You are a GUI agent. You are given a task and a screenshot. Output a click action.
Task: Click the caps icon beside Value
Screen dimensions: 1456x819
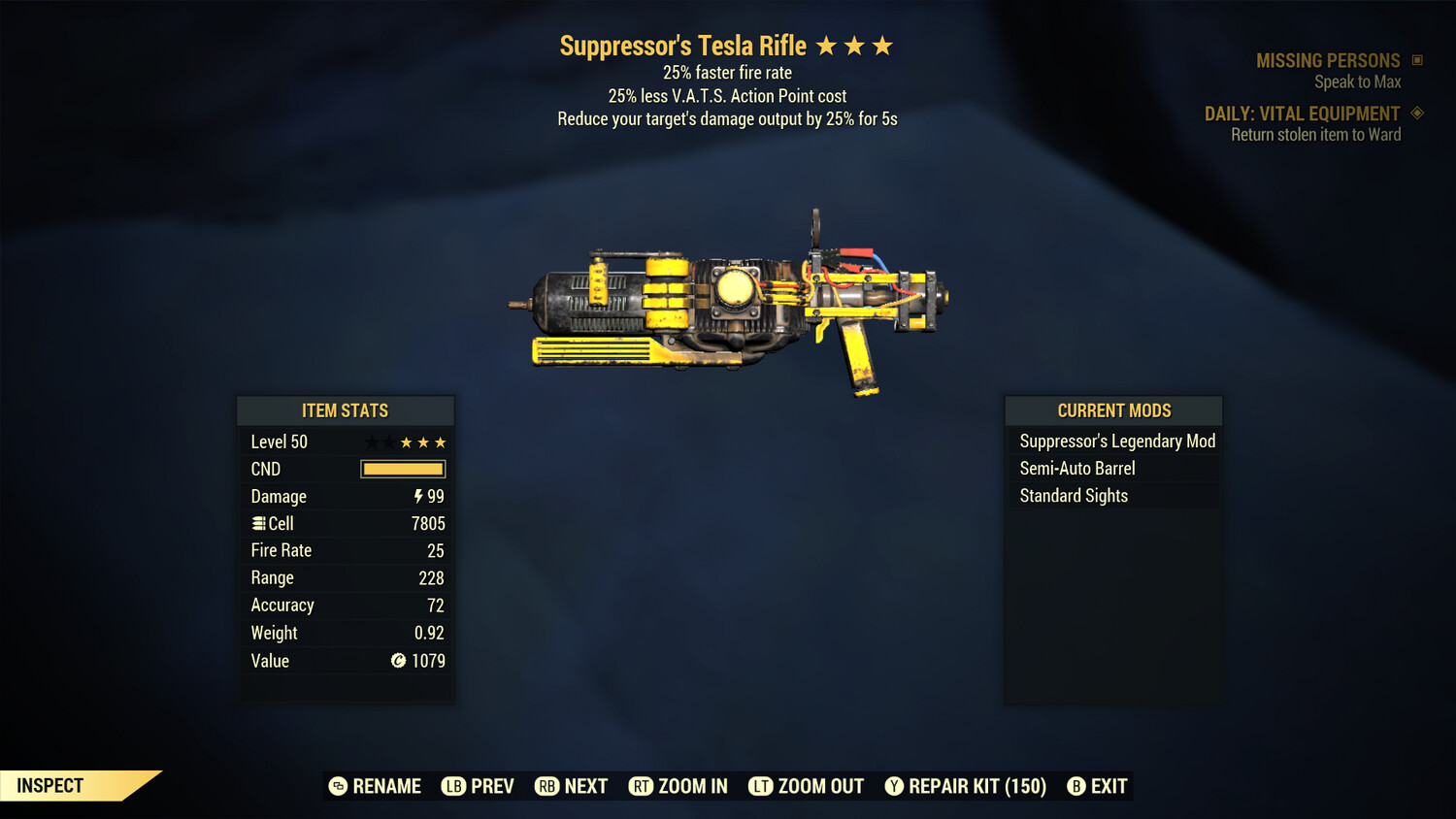coord(398,661)
